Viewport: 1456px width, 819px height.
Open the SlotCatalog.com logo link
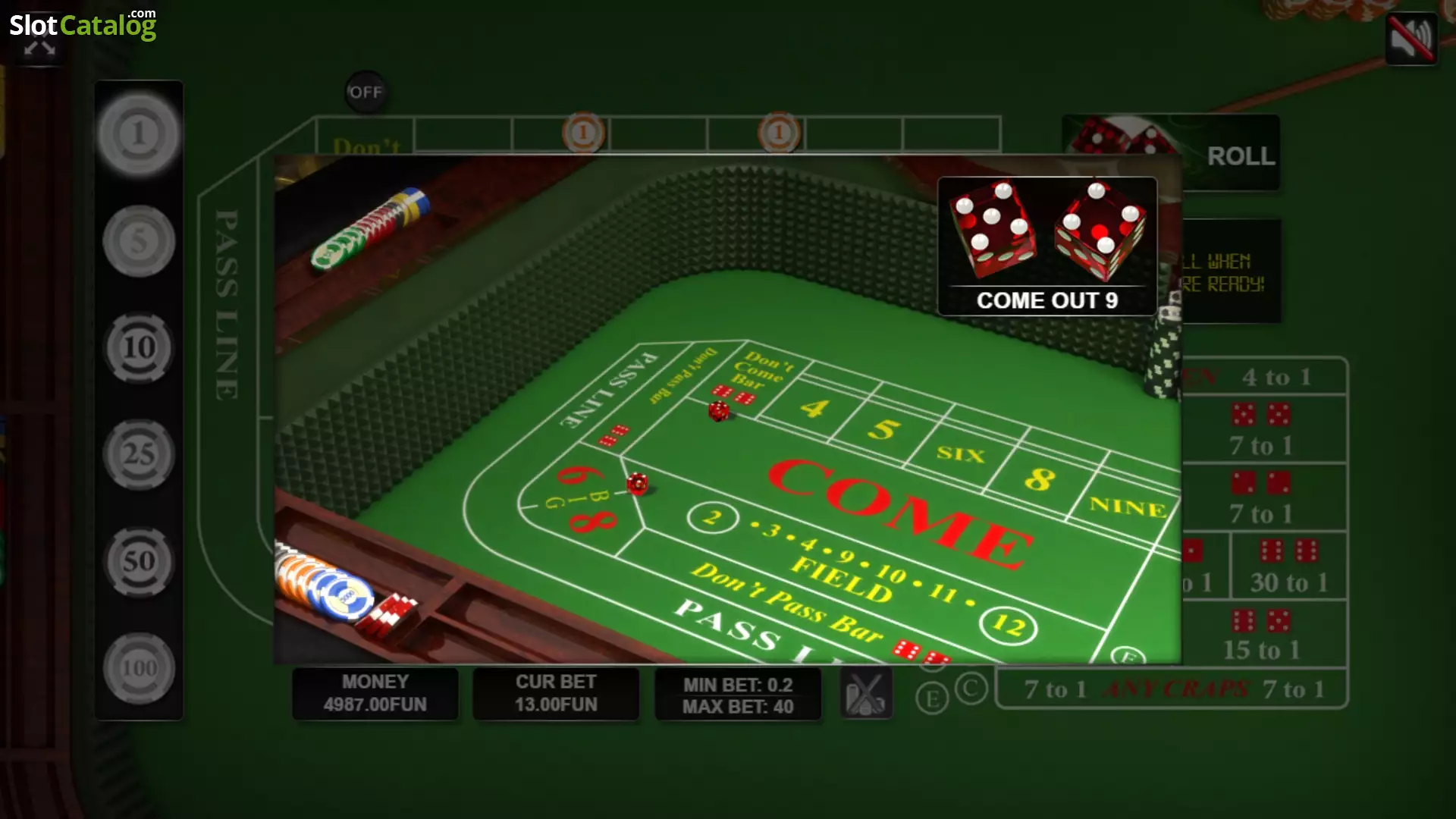coord(82,24)
